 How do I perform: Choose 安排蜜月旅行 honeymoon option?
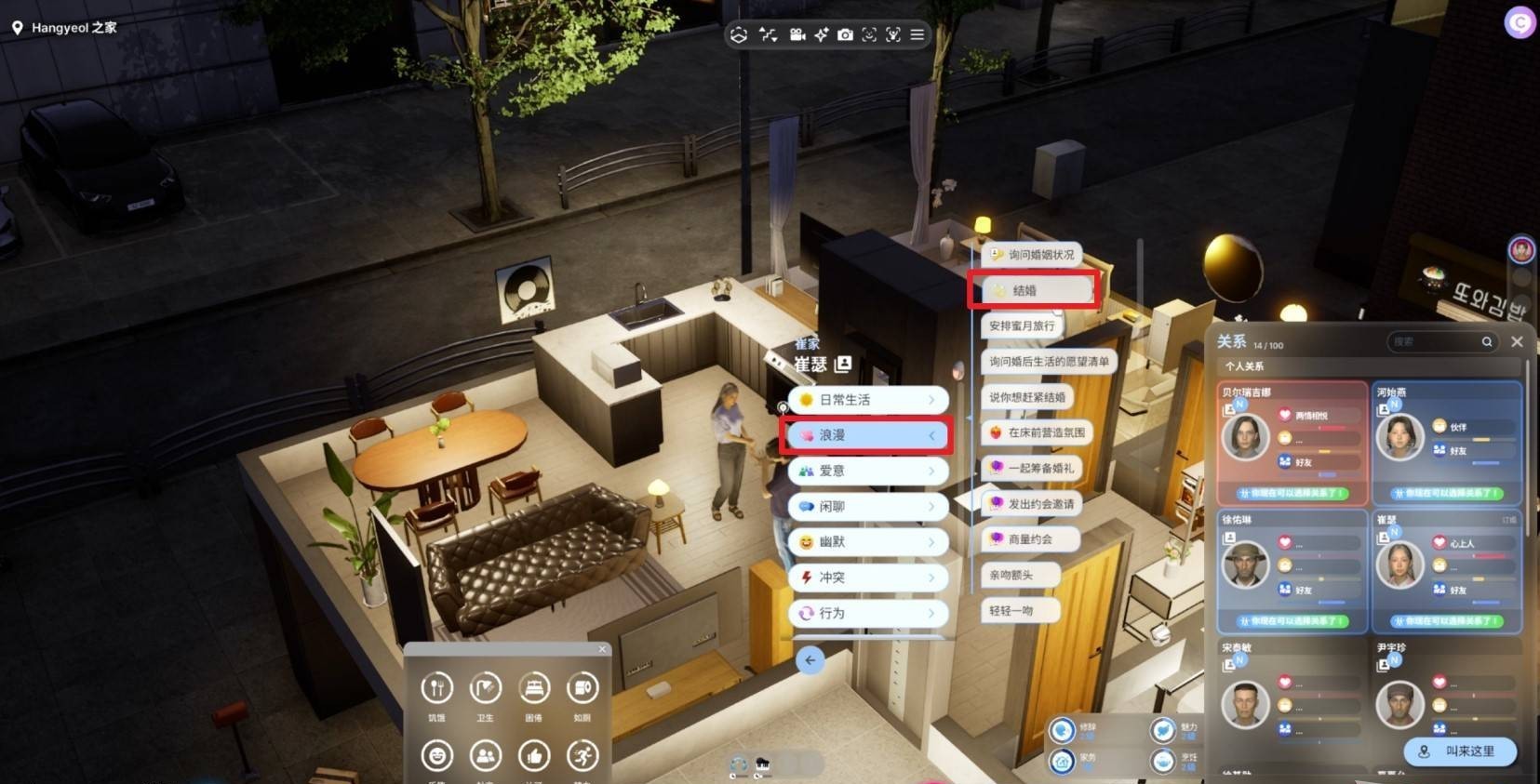click(1022, 326)
